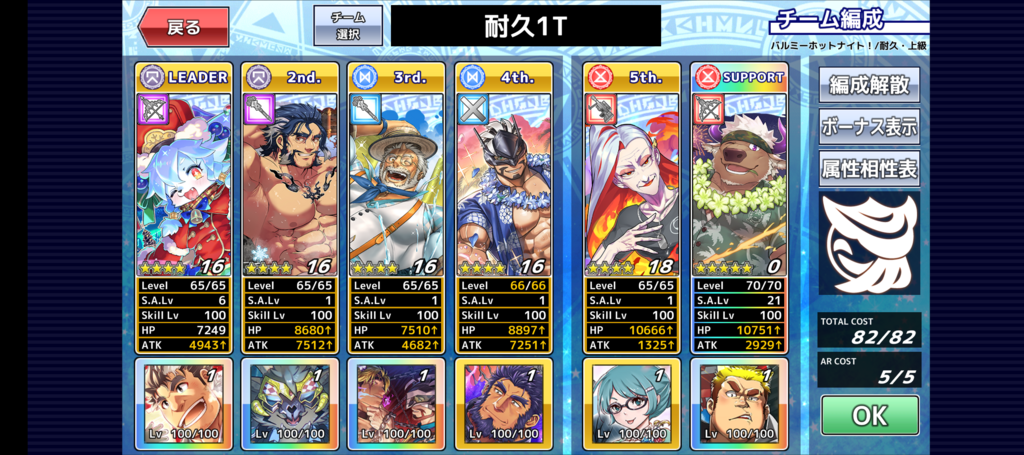Open the 属性相性表 attribute chart
The image size is (1024, 455).
868,169
